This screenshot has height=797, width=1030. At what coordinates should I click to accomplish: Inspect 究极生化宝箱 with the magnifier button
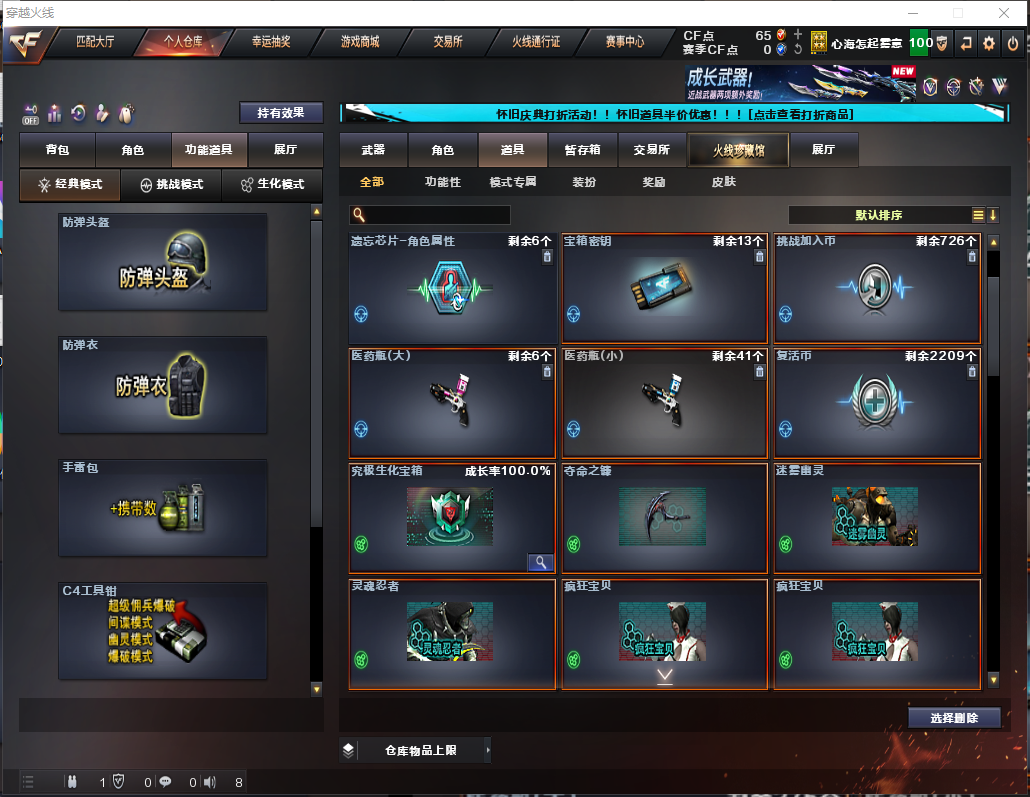click(x=540, y=563)
